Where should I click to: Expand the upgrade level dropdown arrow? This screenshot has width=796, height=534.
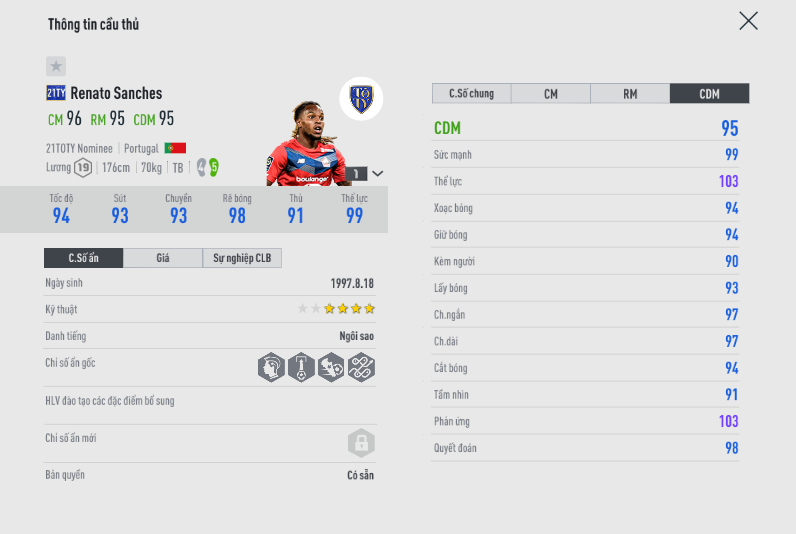377,174
